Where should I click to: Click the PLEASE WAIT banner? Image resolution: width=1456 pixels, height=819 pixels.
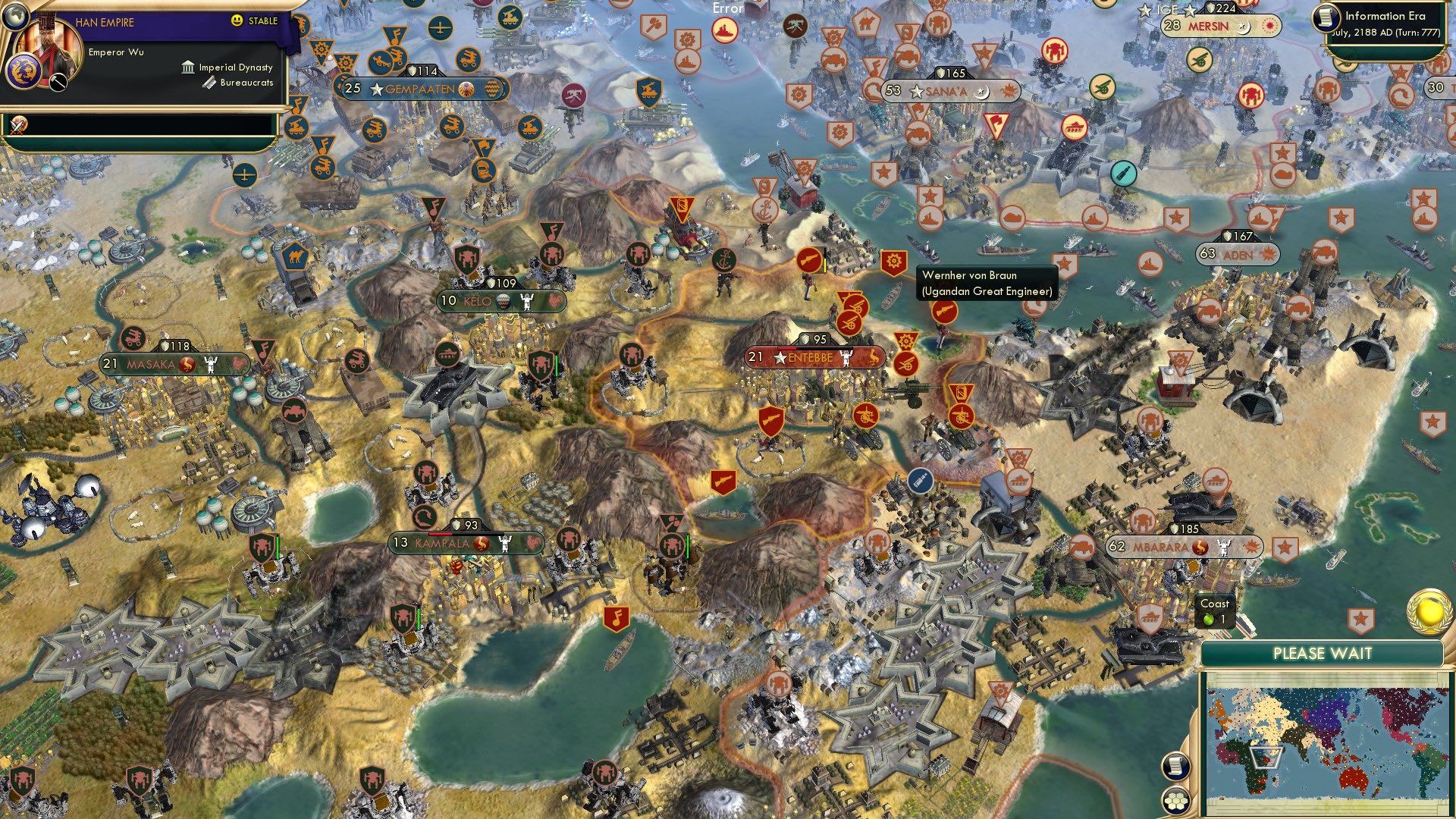tap(1324, 651)
